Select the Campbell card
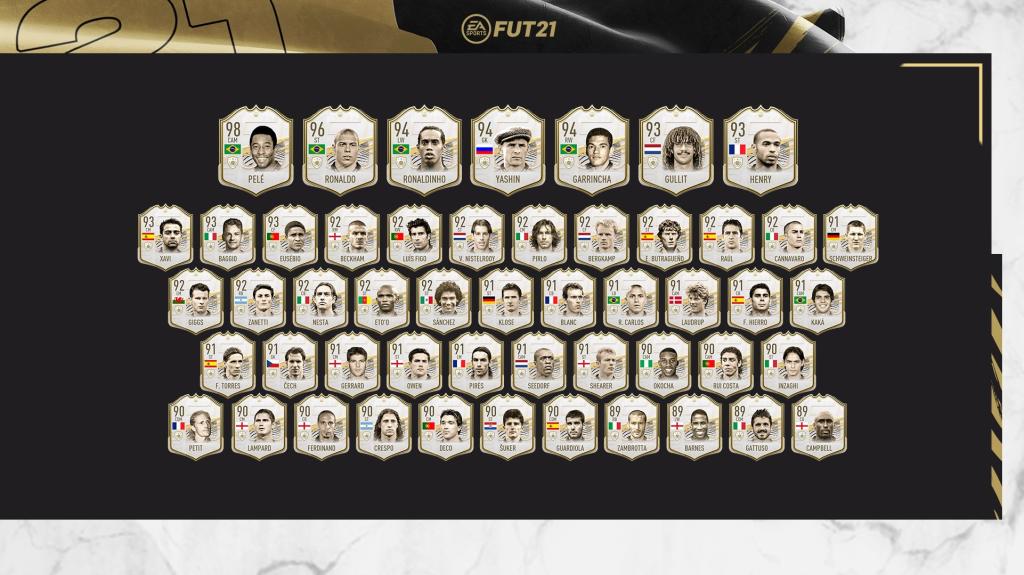 tap(819, 428)
